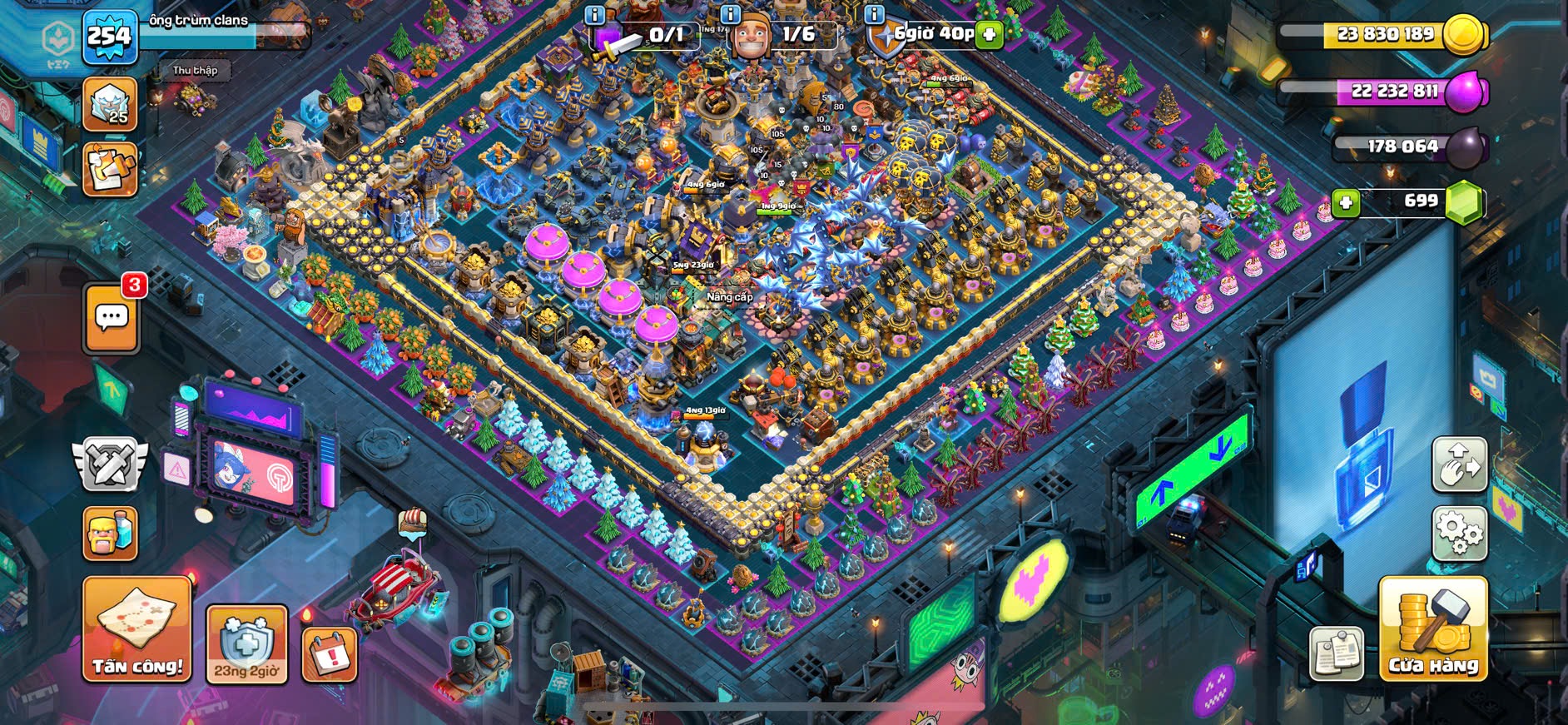Viewport: 1568px width, 725px height.
Task: Tap the green plus to buy gems
Action: (1346, 201)
